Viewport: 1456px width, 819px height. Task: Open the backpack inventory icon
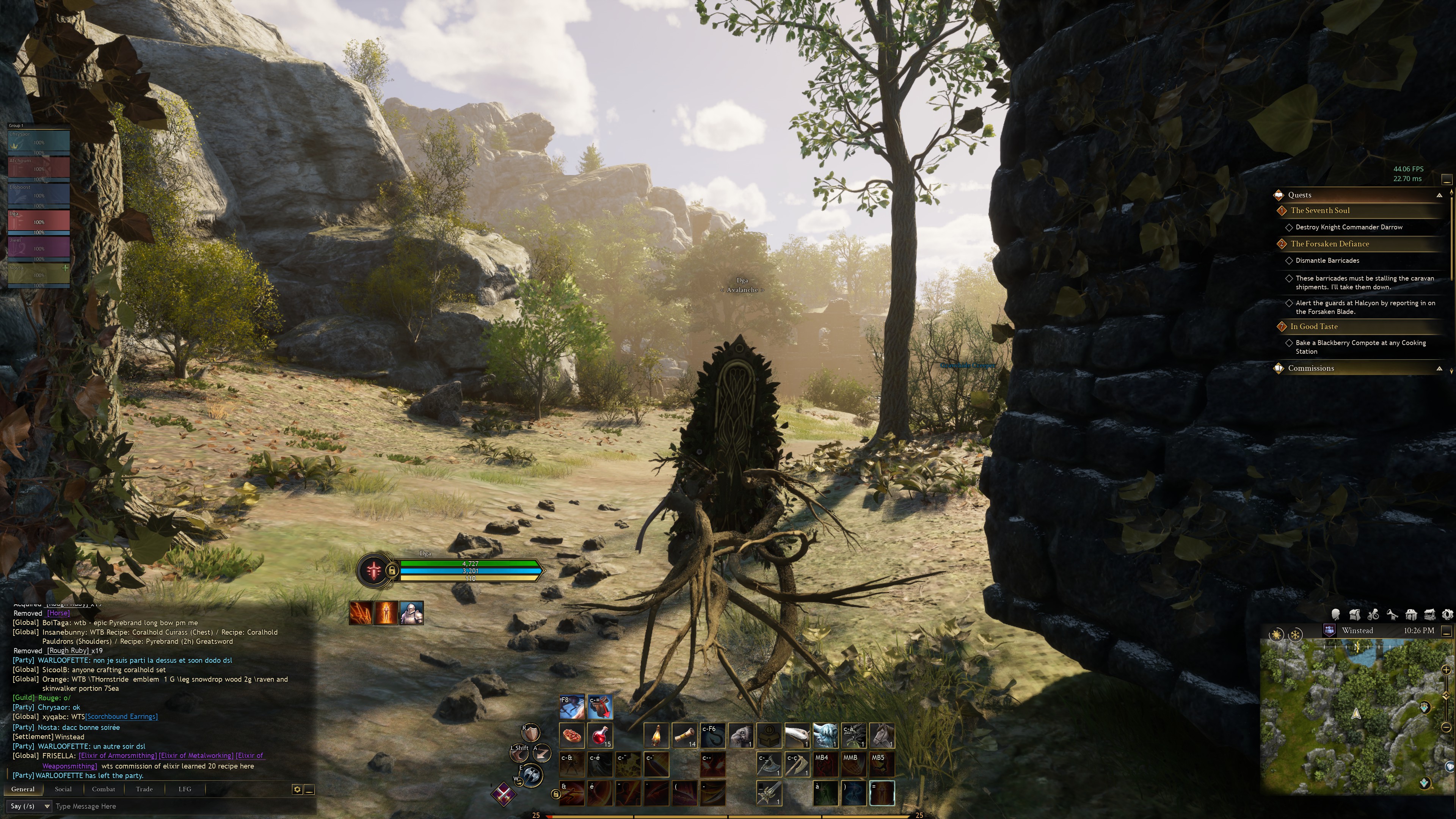coord(1355,614)
